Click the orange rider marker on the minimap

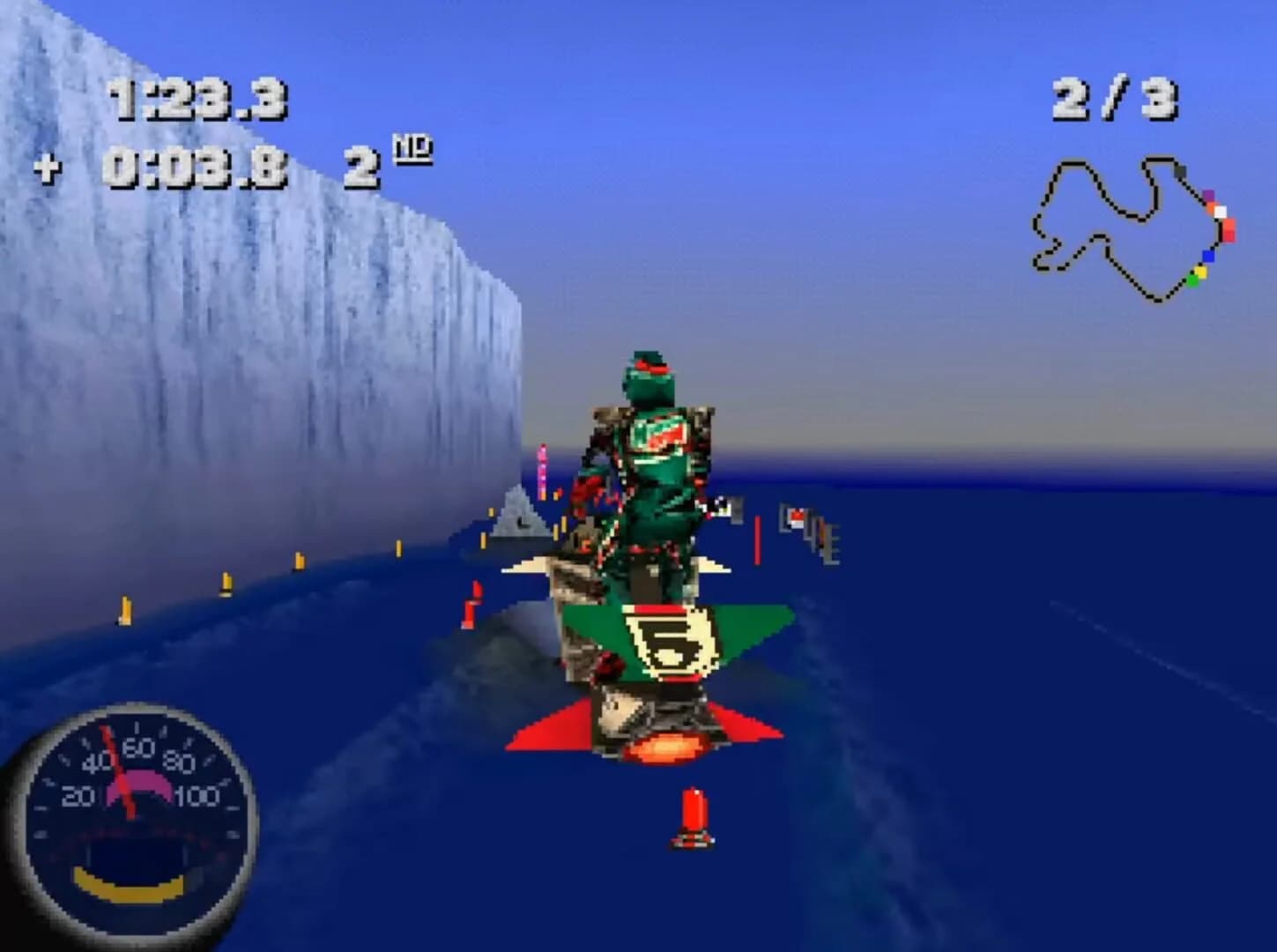[1213, 208]
